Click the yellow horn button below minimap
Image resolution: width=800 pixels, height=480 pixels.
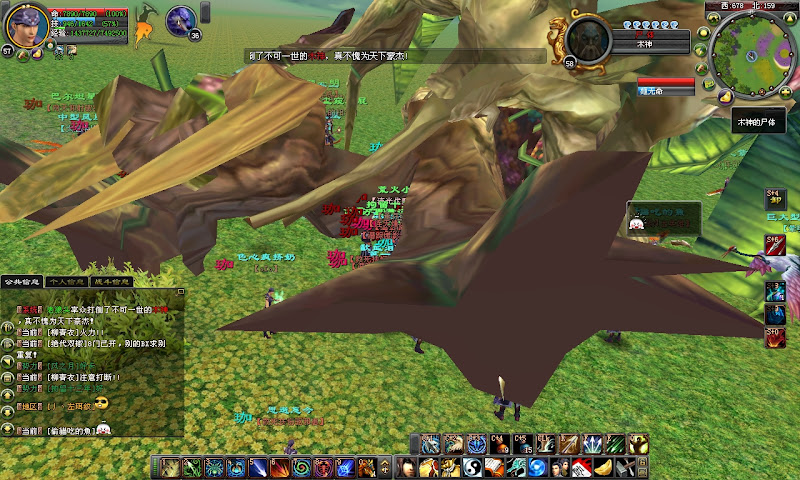tap(723, 97)
